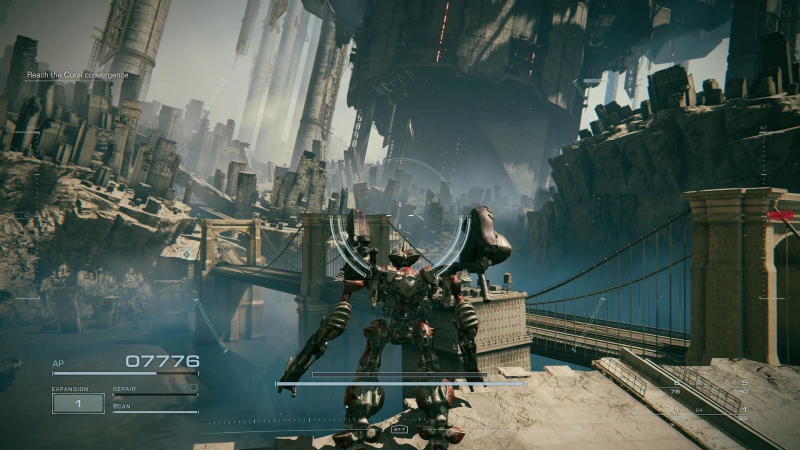Activate the Expansion slot showing 1

pos(78,403)
